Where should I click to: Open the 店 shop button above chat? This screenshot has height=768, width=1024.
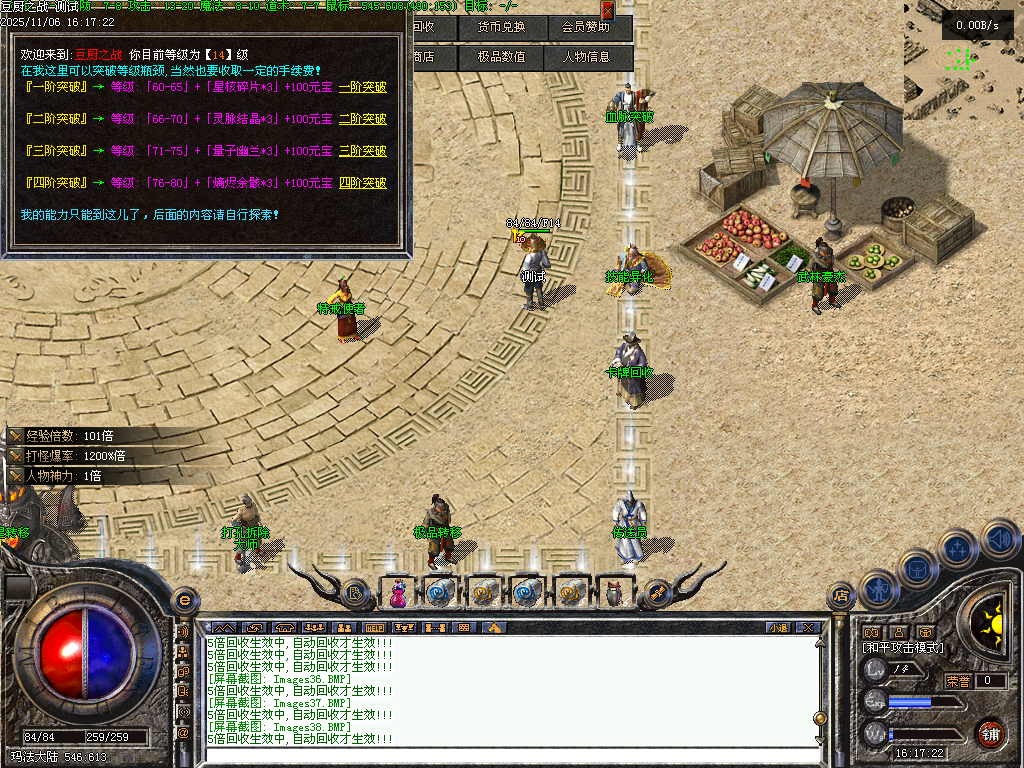(841, 597)
